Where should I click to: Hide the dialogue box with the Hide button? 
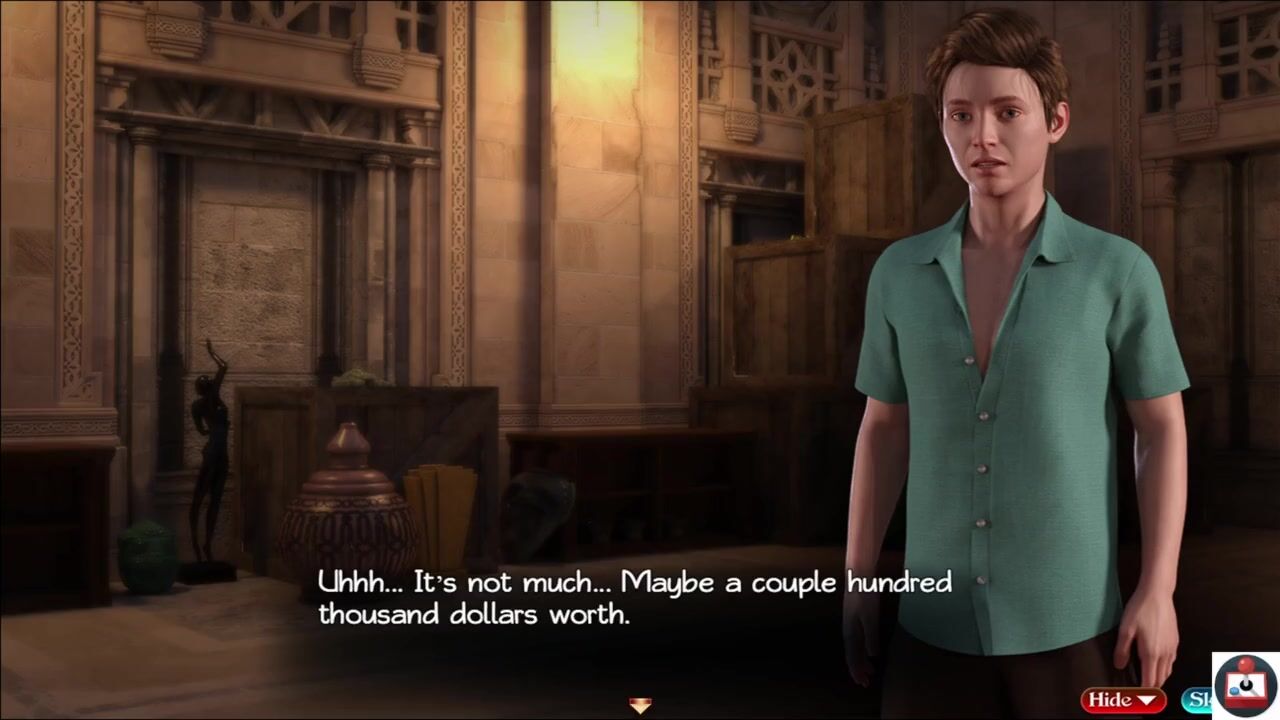pyautogui.click(x=1122, y=699)
